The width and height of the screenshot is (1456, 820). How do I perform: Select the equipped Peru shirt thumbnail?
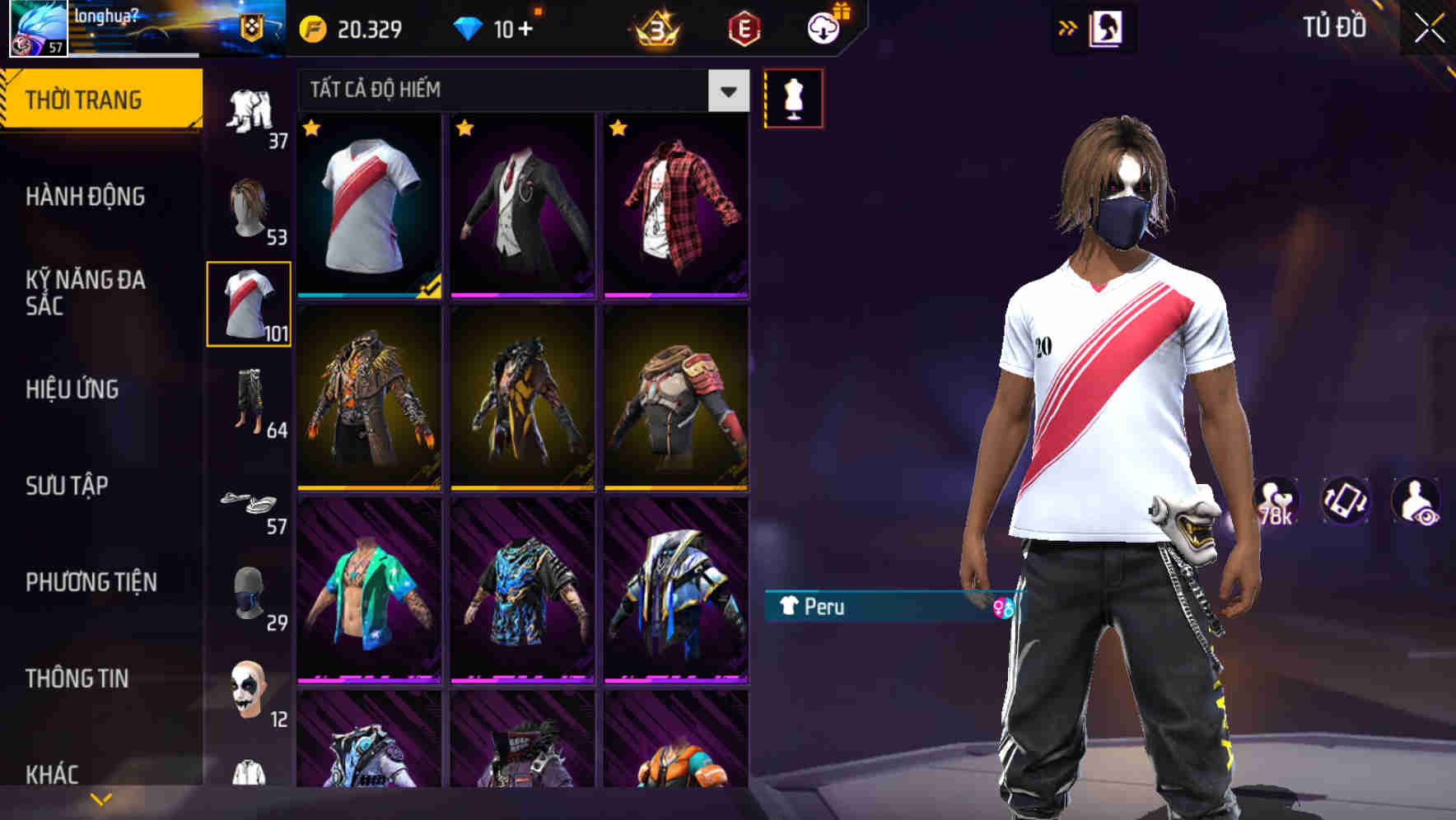click(368, 207)
